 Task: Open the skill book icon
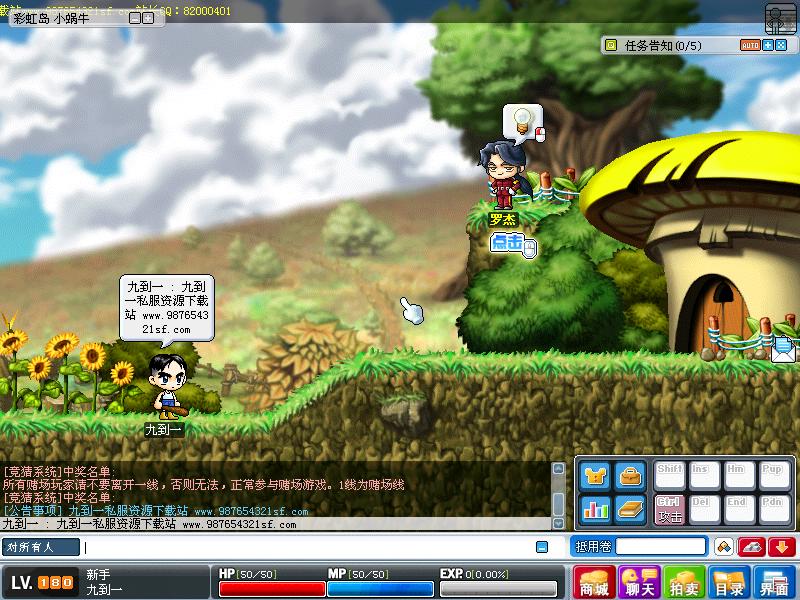(x=629, y=509)
